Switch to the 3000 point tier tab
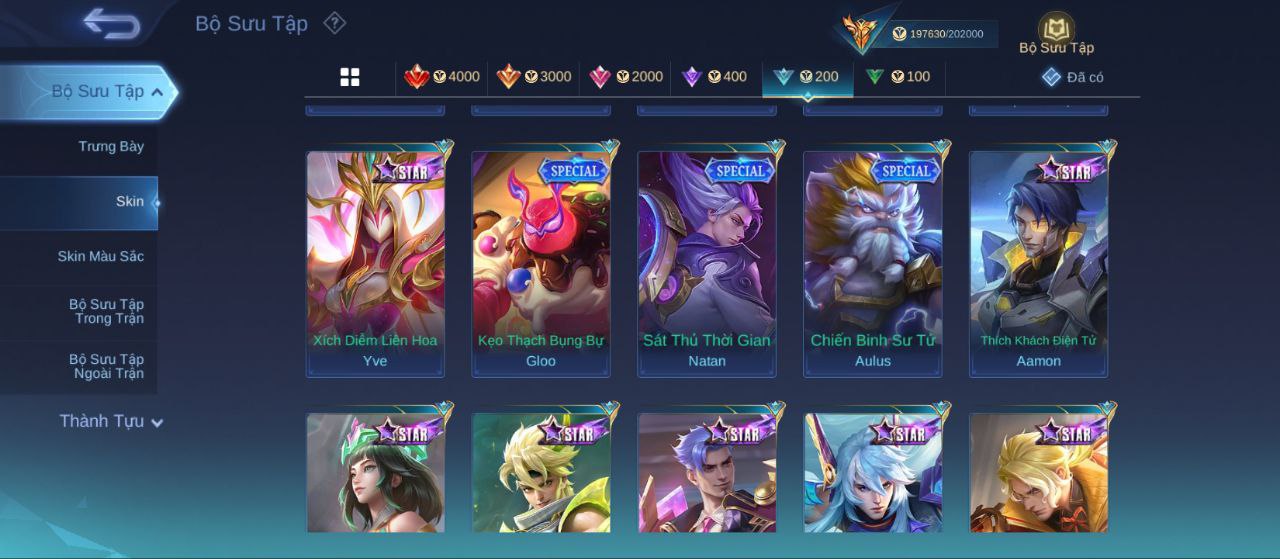 [x=534, y=77]
